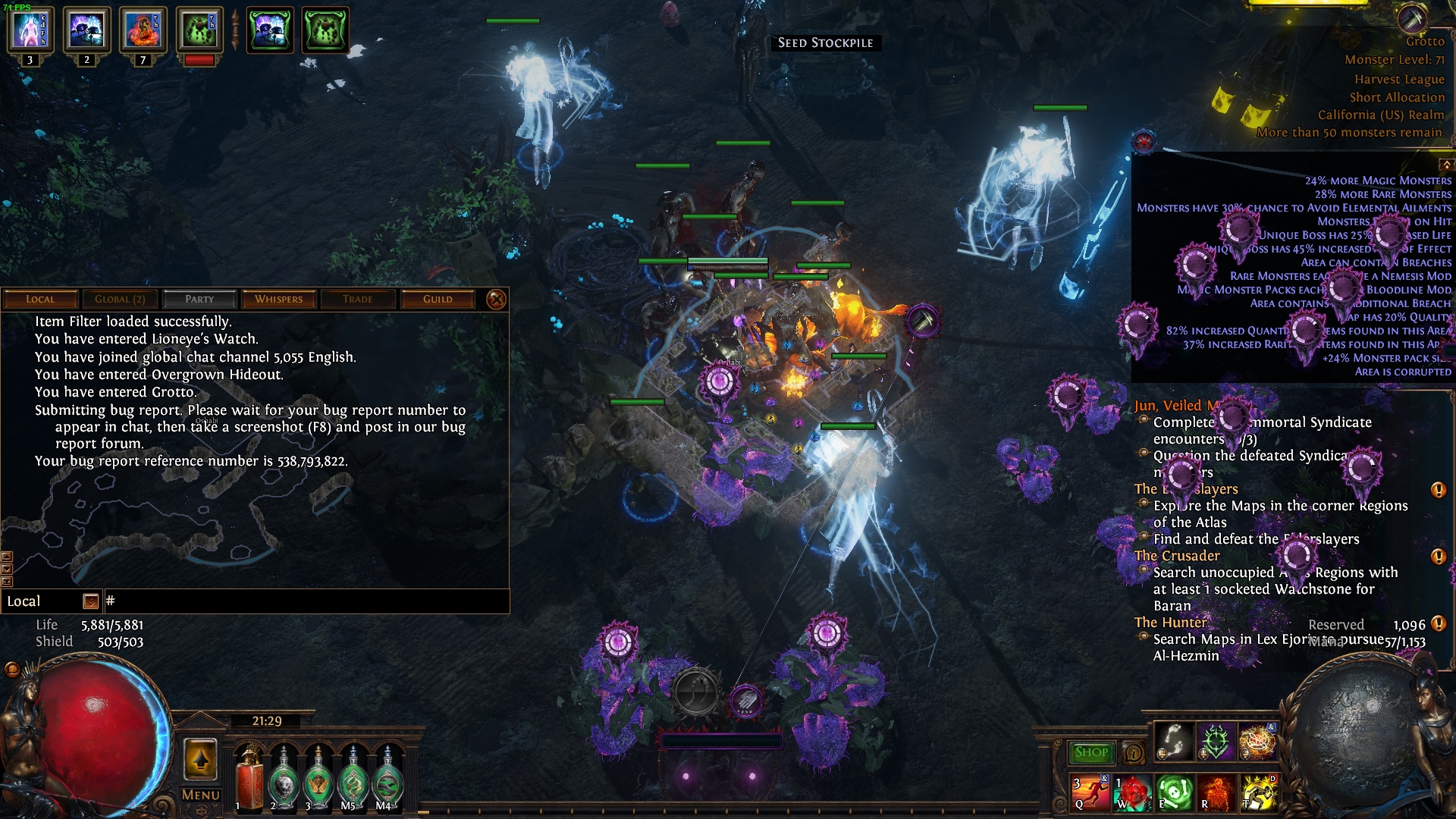Open the Local chat channel dropdown
Viewport: 1456px width, 819px height.
[x=90, y=601]
